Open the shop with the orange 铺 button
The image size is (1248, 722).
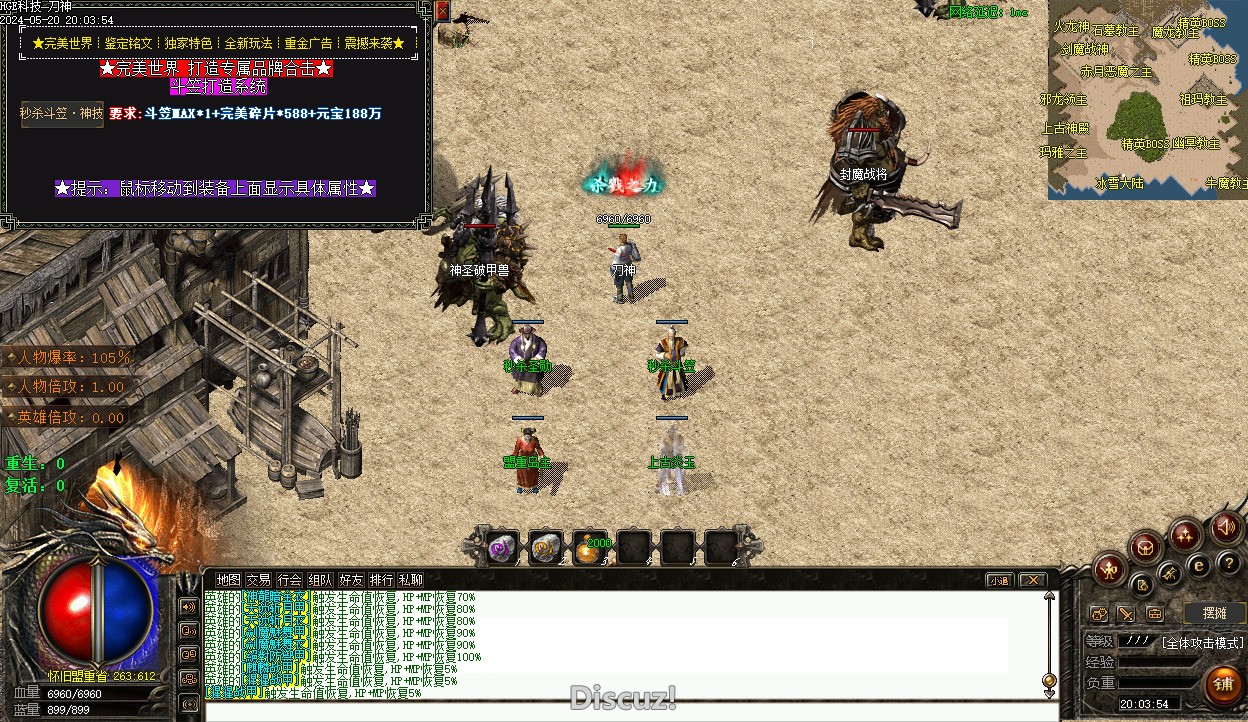(1223, 684)
